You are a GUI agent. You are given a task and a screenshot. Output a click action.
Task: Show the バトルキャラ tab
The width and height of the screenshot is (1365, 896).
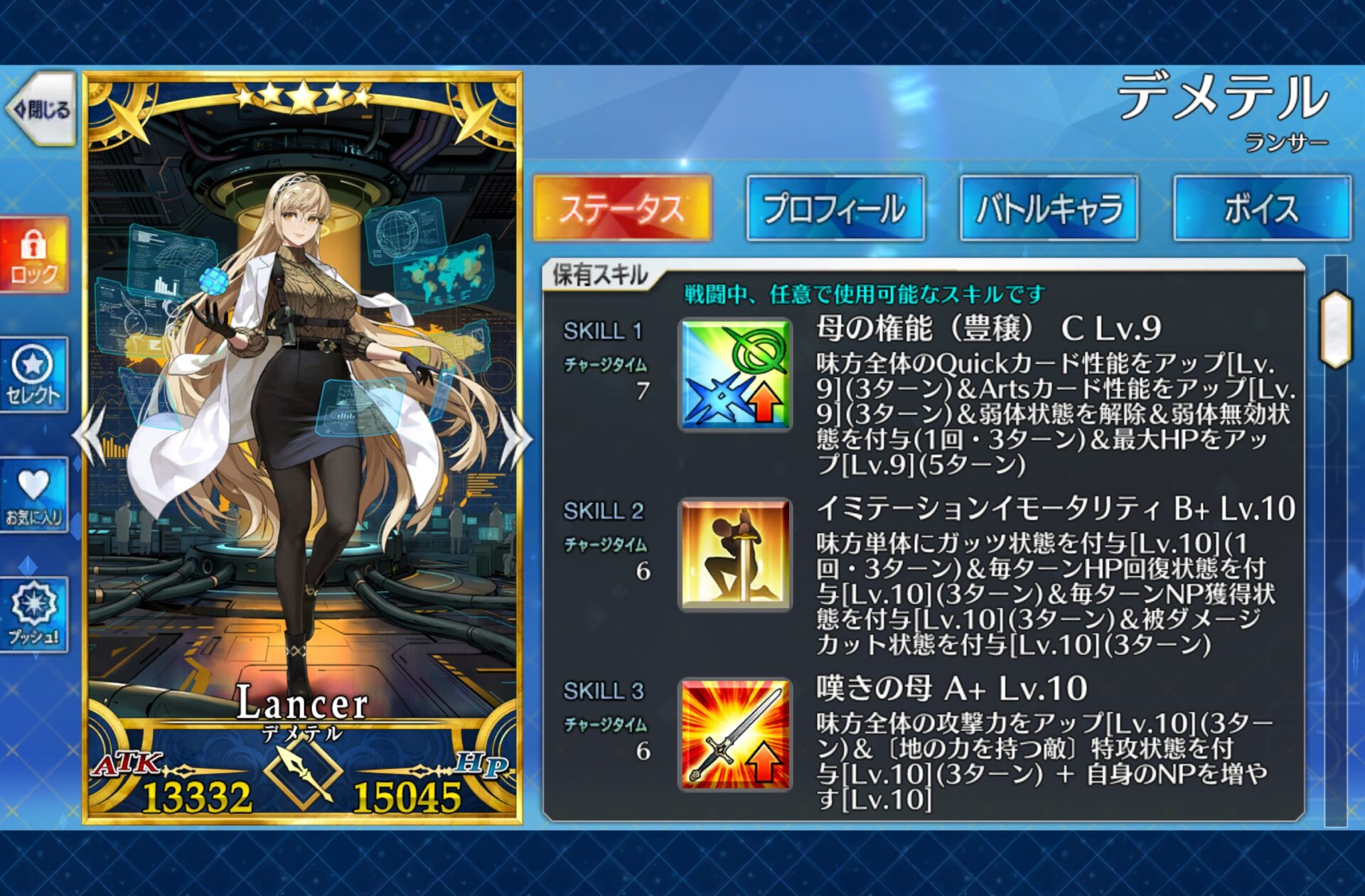(1049, 209)
